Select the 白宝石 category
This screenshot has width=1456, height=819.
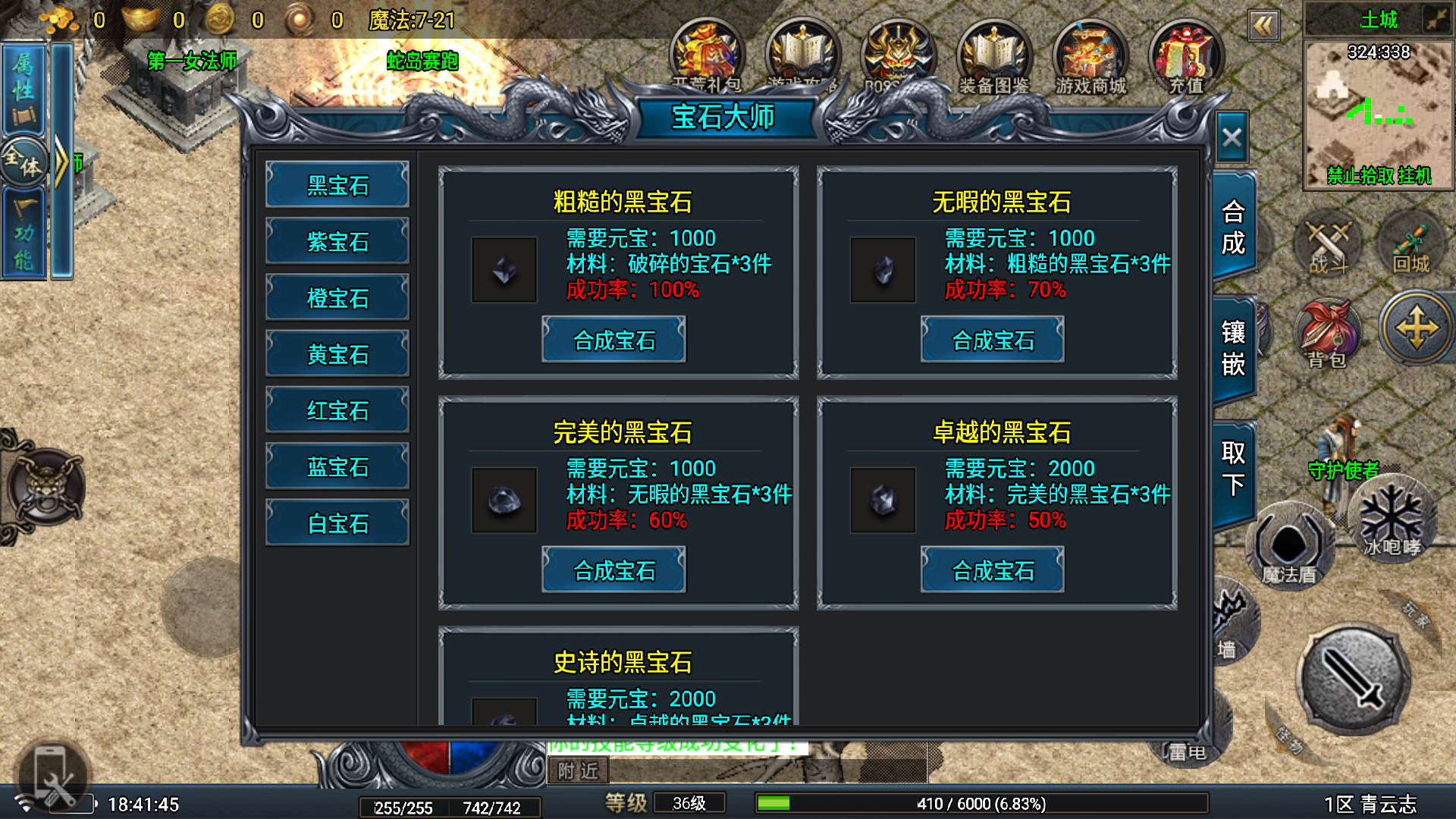(x=337, y=523)
